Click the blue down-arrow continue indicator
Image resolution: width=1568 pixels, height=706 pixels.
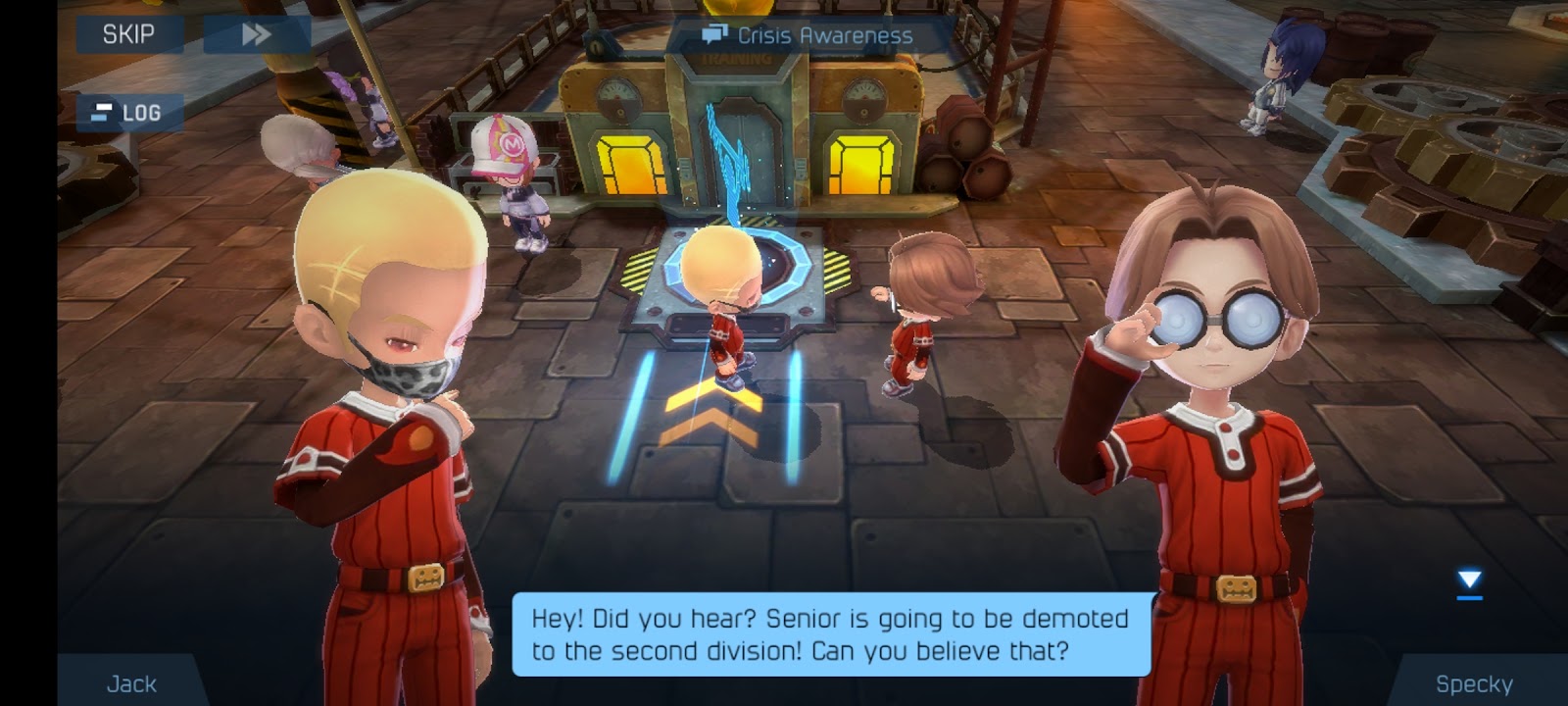[1469, 581]
